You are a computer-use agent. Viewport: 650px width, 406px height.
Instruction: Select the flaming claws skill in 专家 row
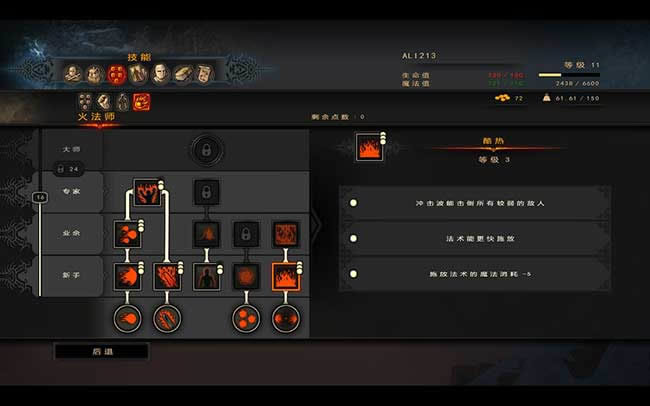(147, 192)
